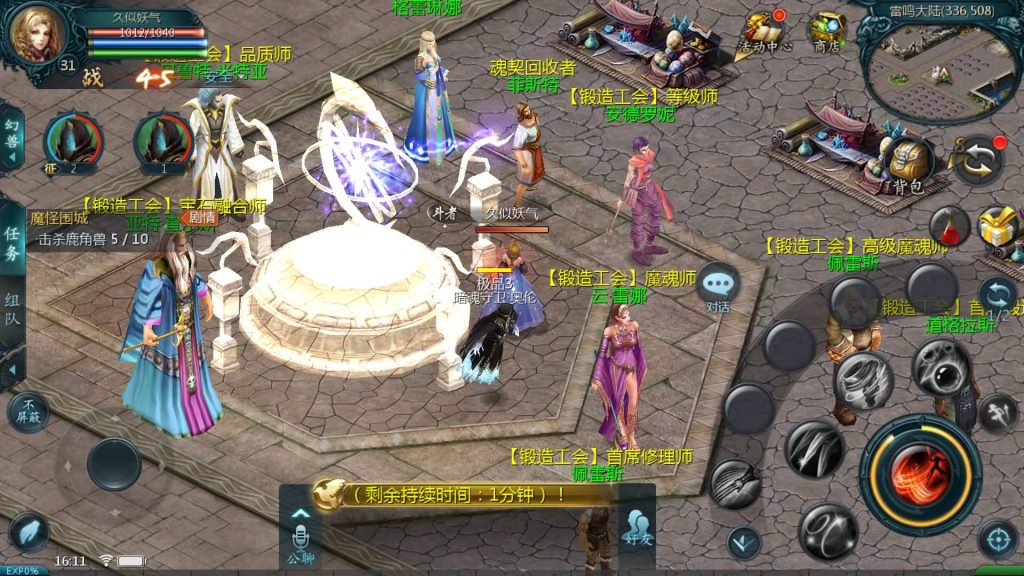
Task: Toggle the 不屏蔽 display filter button
Action: [x=27, y=412]
